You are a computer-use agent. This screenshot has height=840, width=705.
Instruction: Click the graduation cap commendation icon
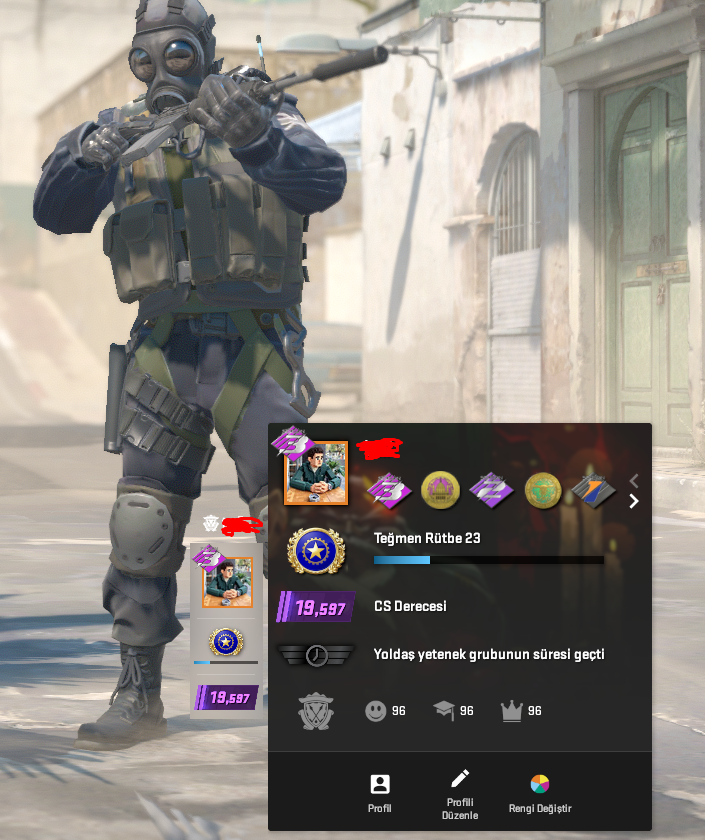[x=443, y=711]
